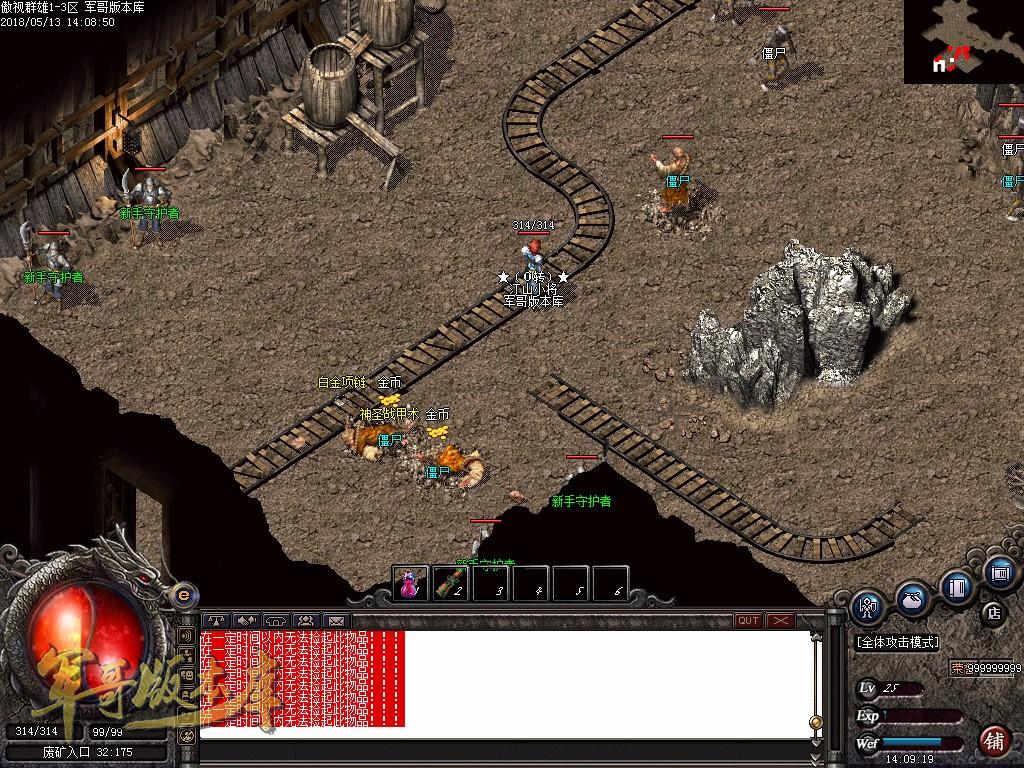Open the character equipment orb icon
The width and height of the screenshot is (1024, 768).
coord(866,607)
